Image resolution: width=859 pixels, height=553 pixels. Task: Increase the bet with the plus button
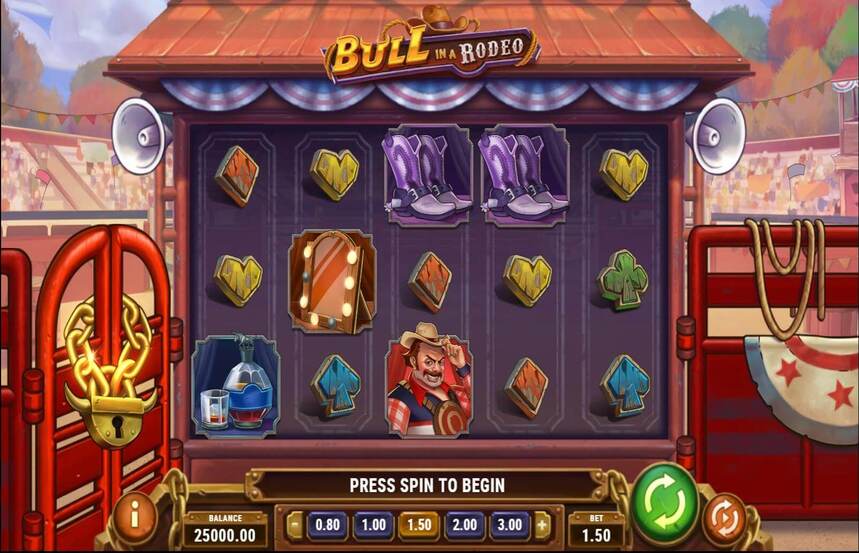point(541,524)
